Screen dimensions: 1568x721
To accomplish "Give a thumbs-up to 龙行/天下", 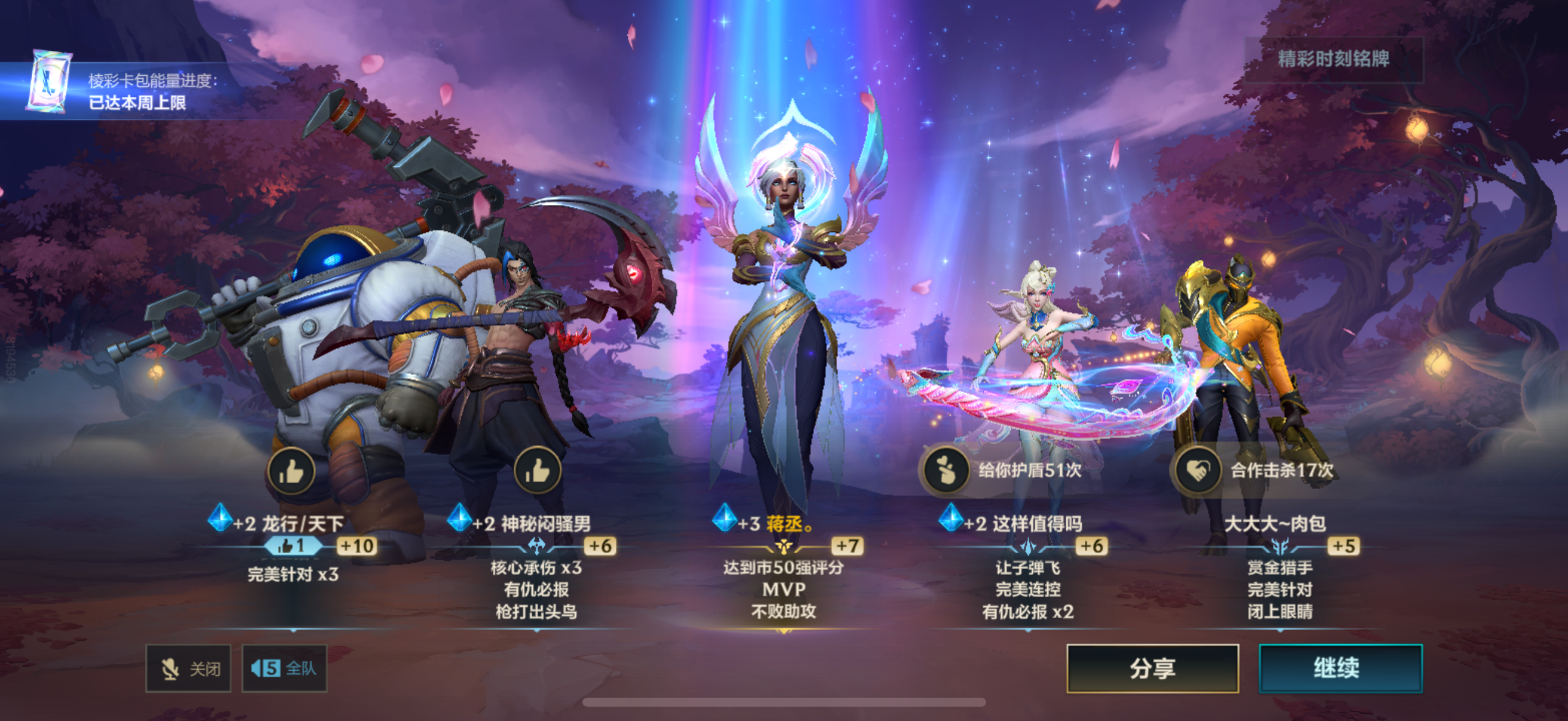I will (291, 471).
